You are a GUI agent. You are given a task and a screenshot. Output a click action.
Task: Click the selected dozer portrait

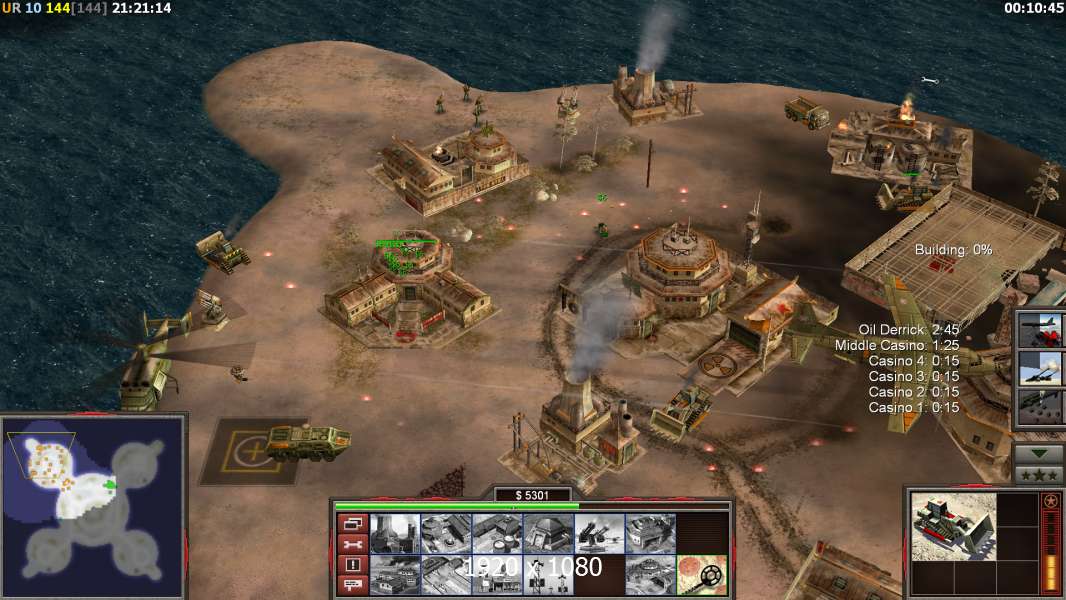coord(954,526)
